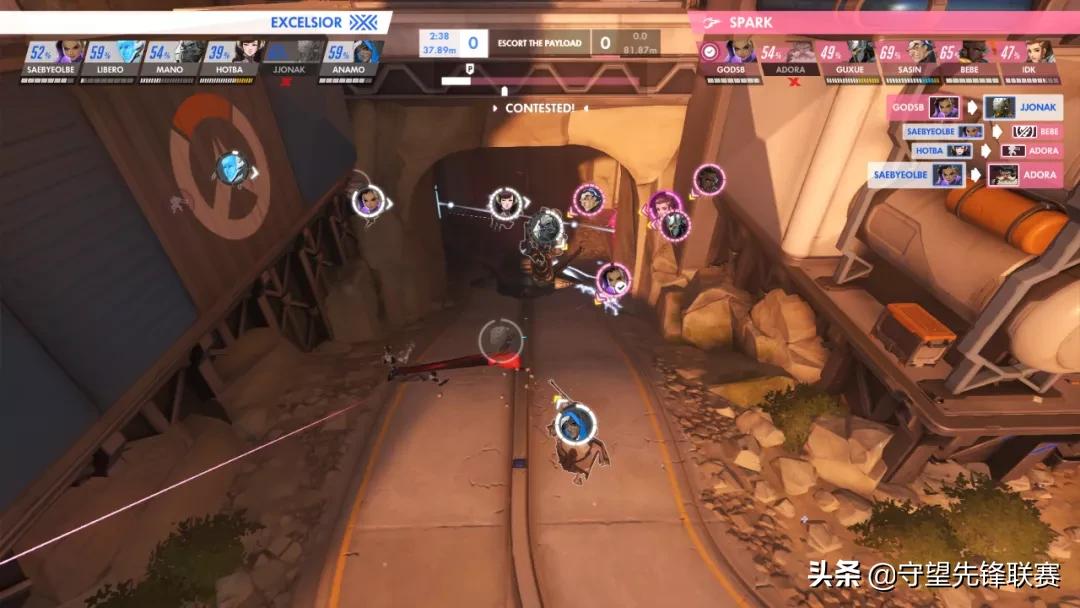Click the GODSB eliminated JJONAK kill feed entry
The height and width of the screenshot is (608, 1080).
pyautogui.click(x=974, y=108)
